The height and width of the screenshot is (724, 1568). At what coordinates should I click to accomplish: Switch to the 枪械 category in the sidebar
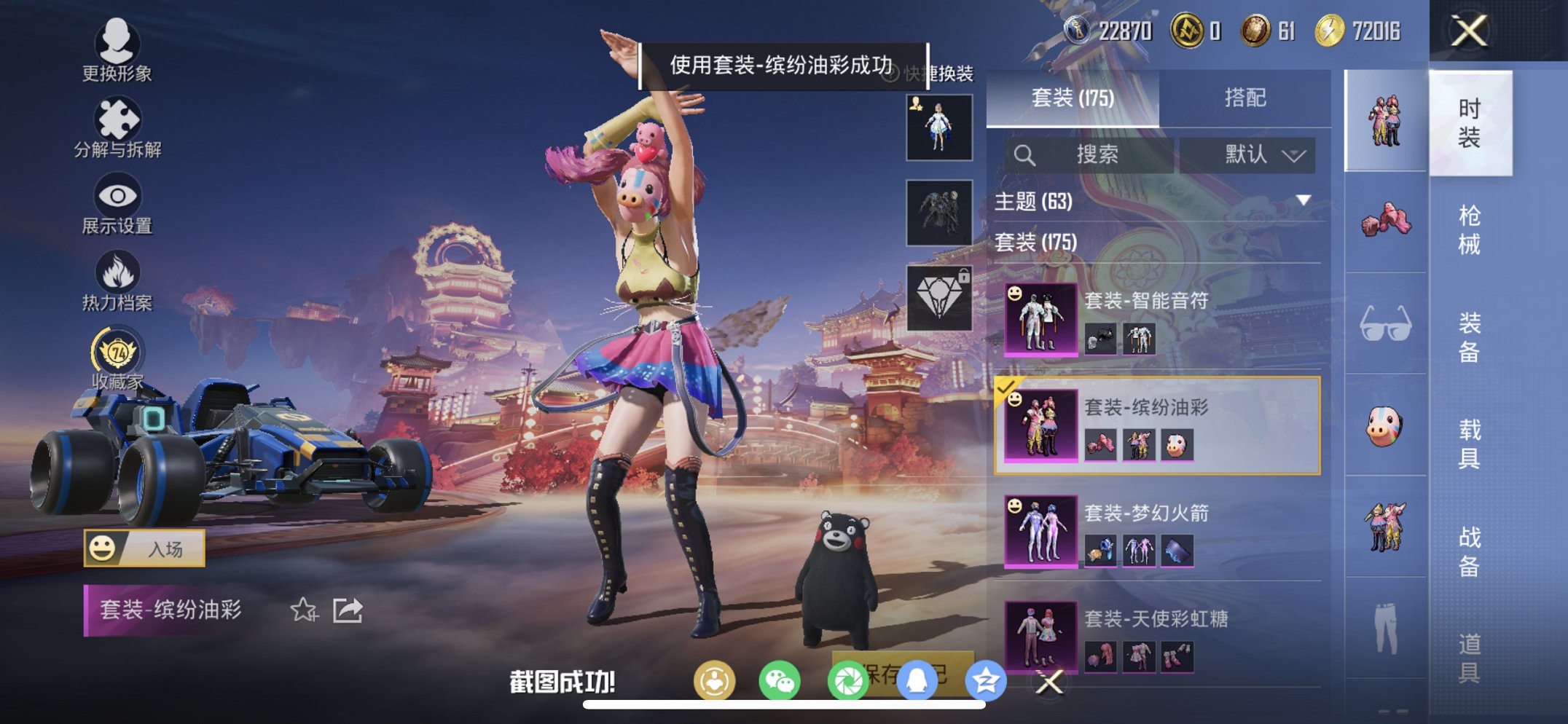click(1469, 229)
